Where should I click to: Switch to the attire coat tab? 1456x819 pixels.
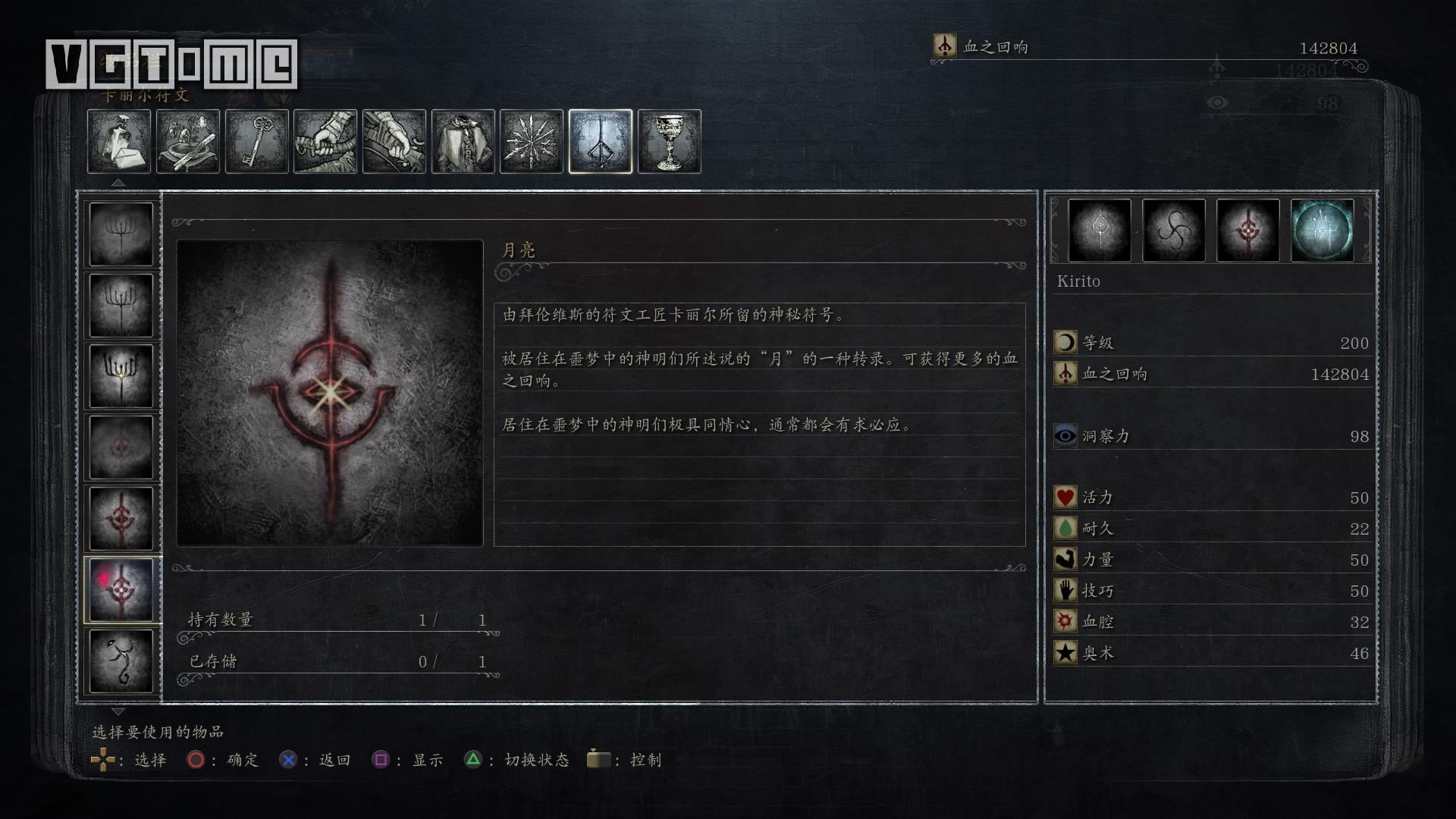point(463,142)
